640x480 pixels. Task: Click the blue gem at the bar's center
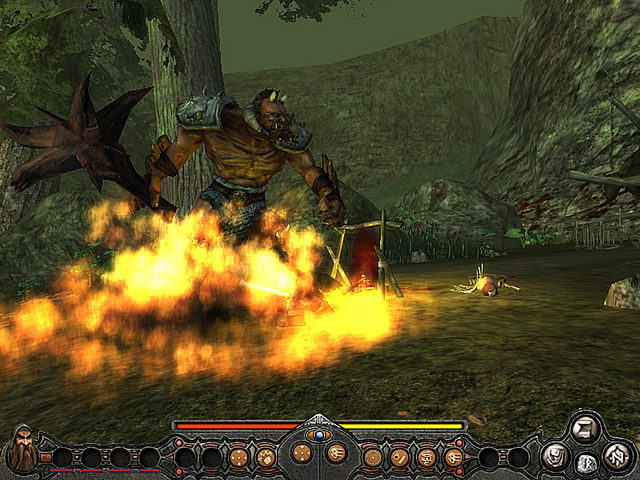point(319,435)
